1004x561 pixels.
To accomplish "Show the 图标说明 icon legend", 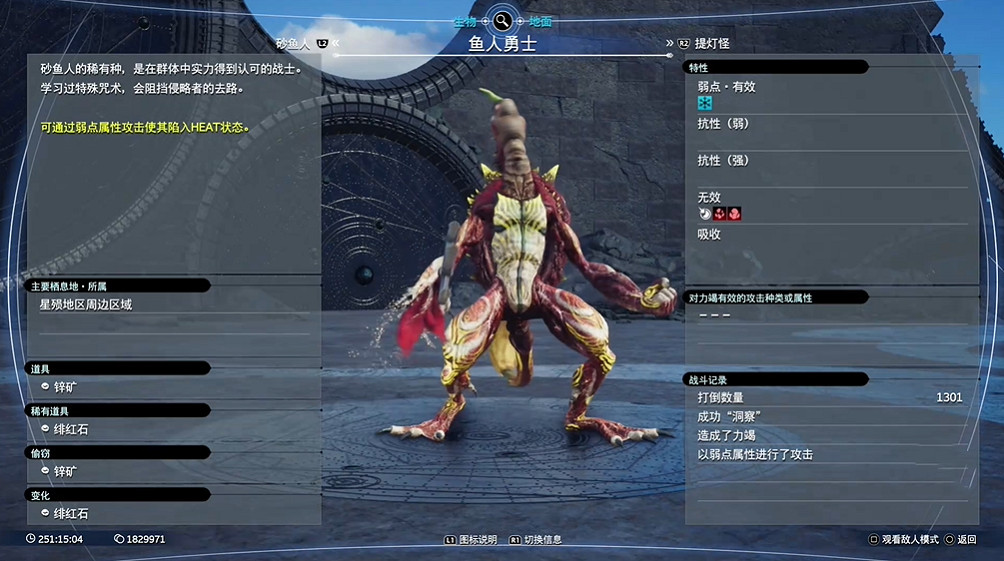I will click(x=476, y=540).
